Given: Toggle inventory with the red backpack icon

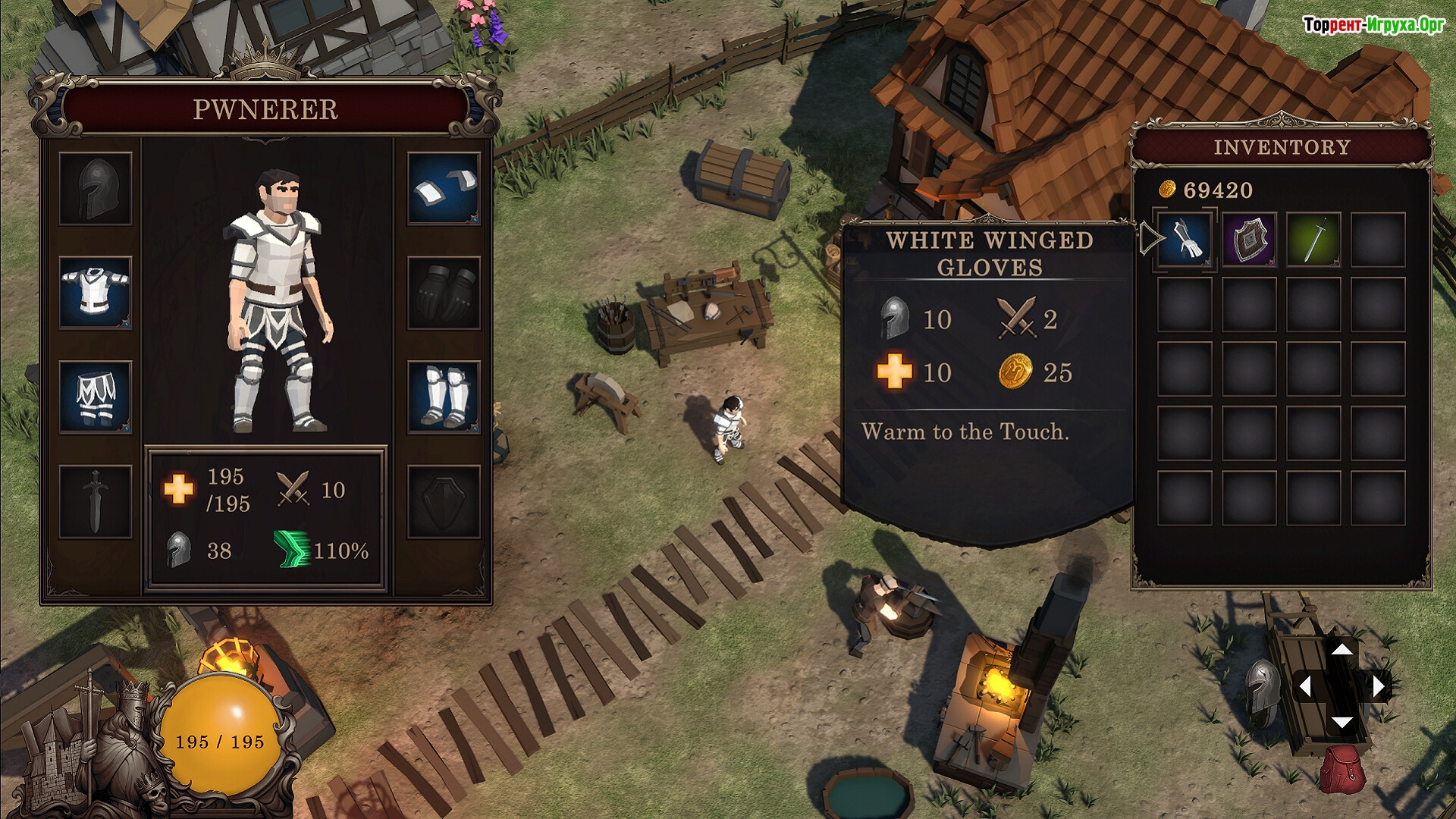Looking at the screenshot, I should pos(1341,768).
